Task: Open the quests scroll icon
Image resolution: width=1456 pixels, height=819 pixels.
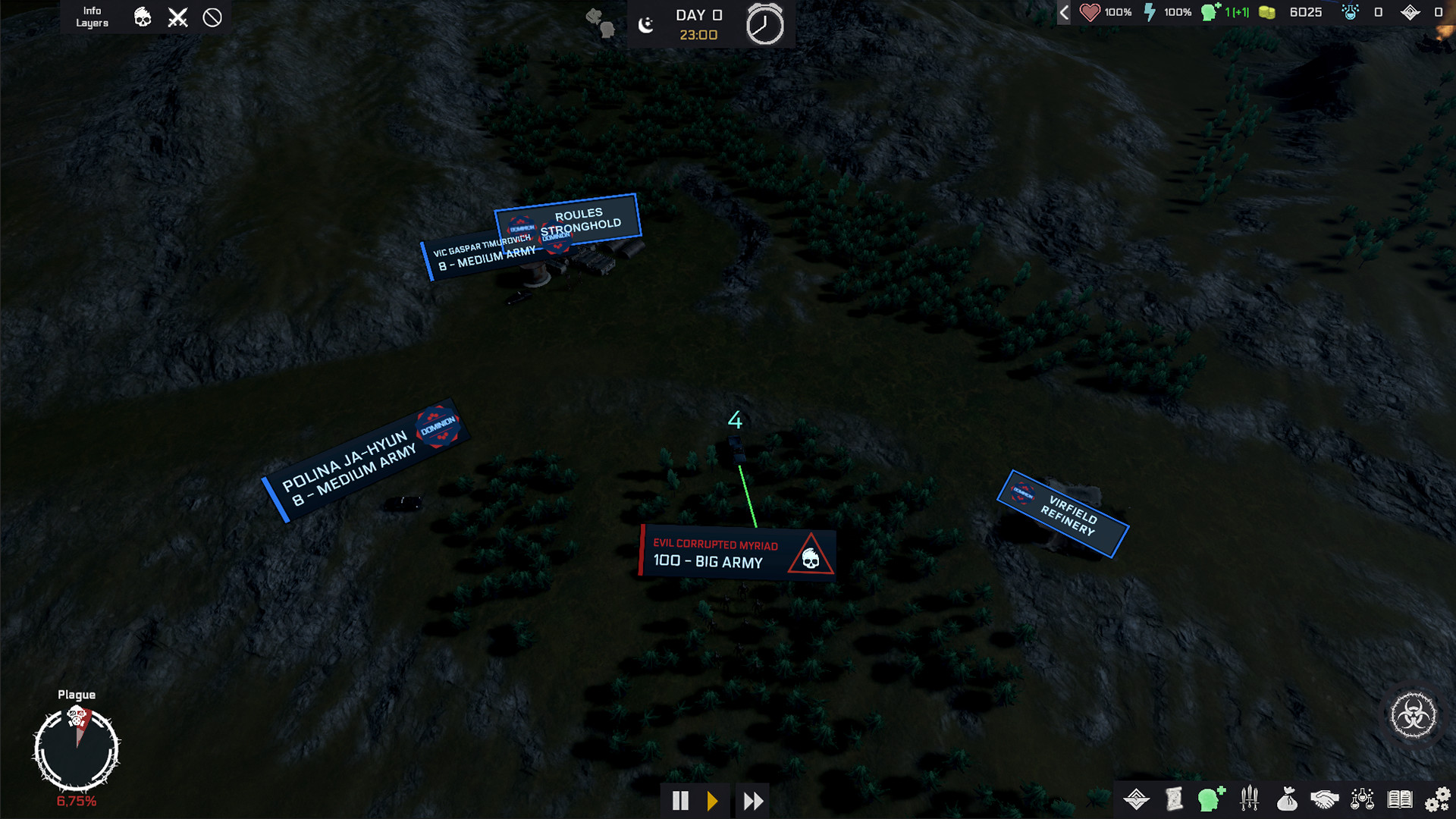Action: click(x=1173, y=800)
